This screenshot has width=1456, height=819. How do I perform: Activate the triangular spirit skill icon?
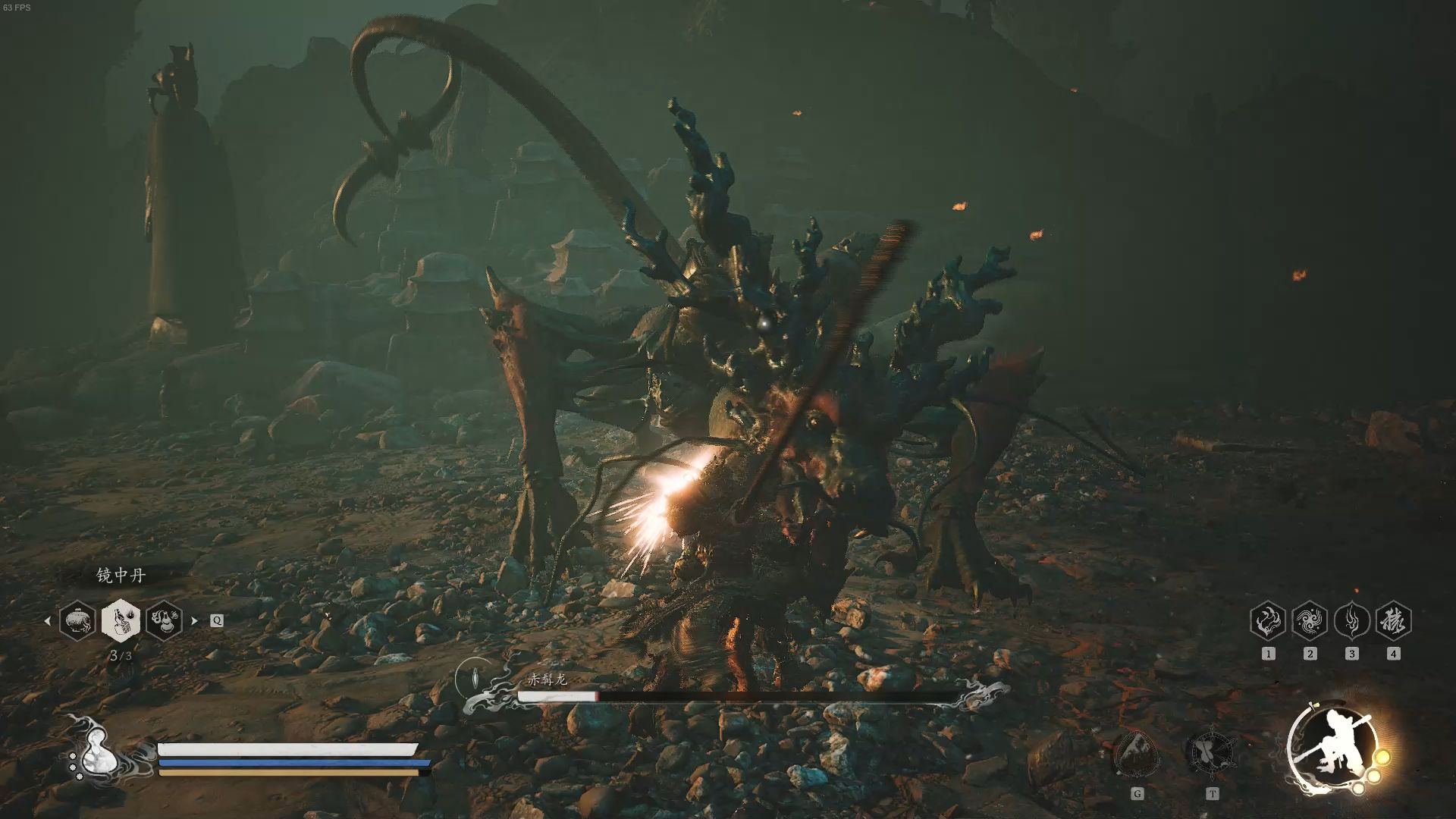coord(1136,754)
